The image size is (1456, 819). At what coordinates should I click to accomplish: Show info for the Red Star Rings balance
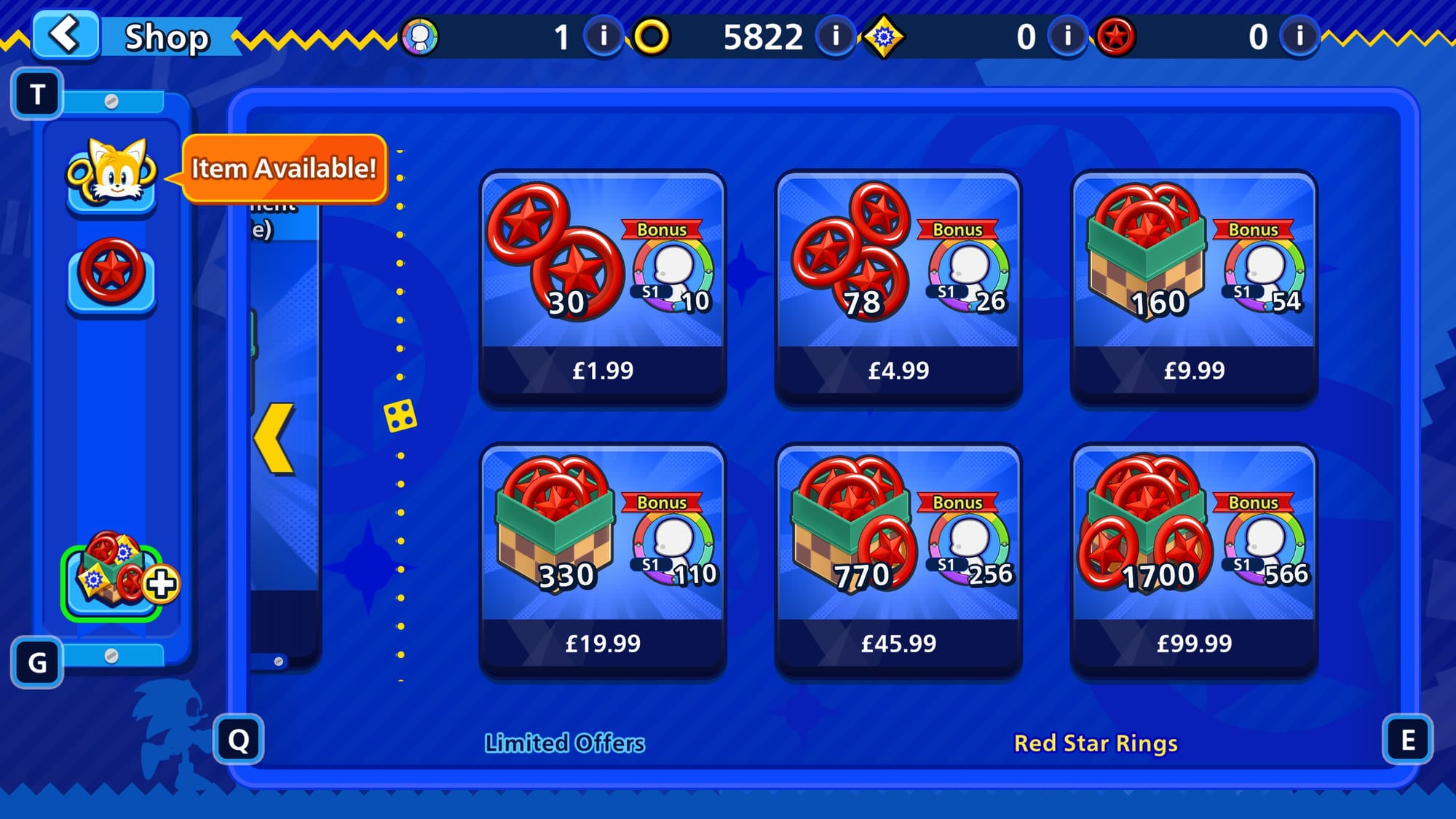coord(1299,36)
